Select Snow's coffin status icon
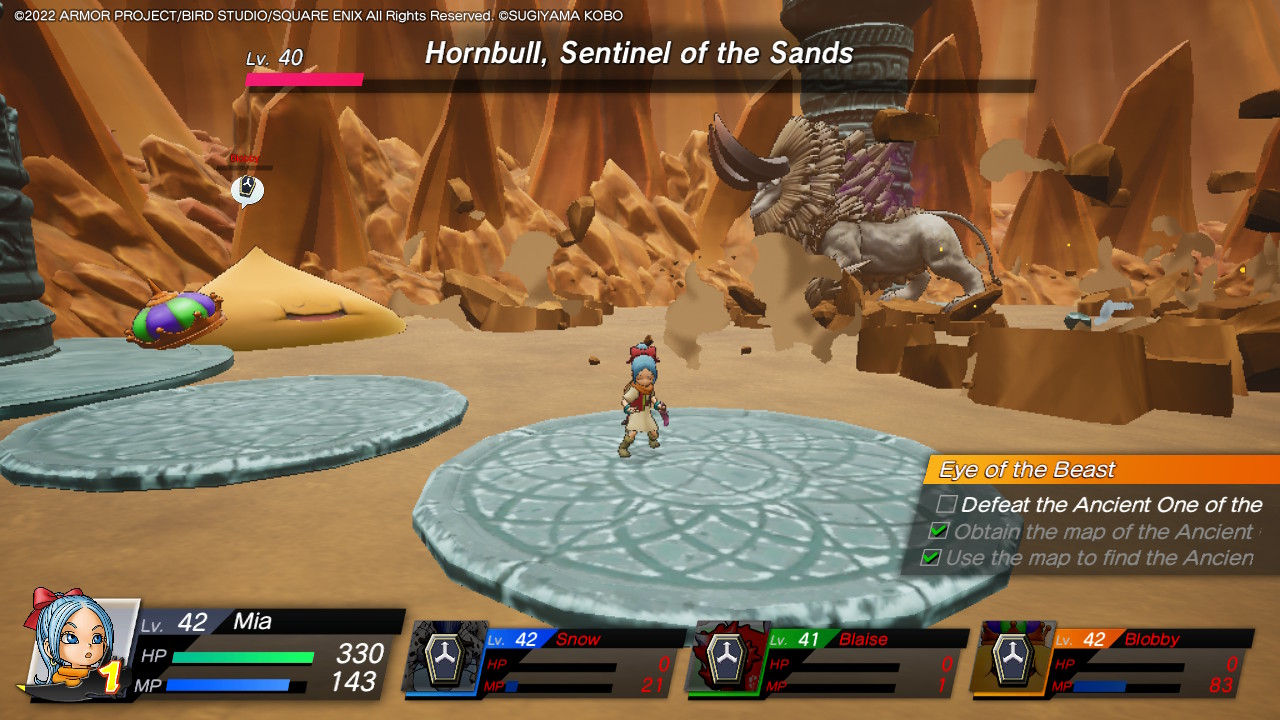Viewport: 1280px width, 720px height. pos(442,660)
